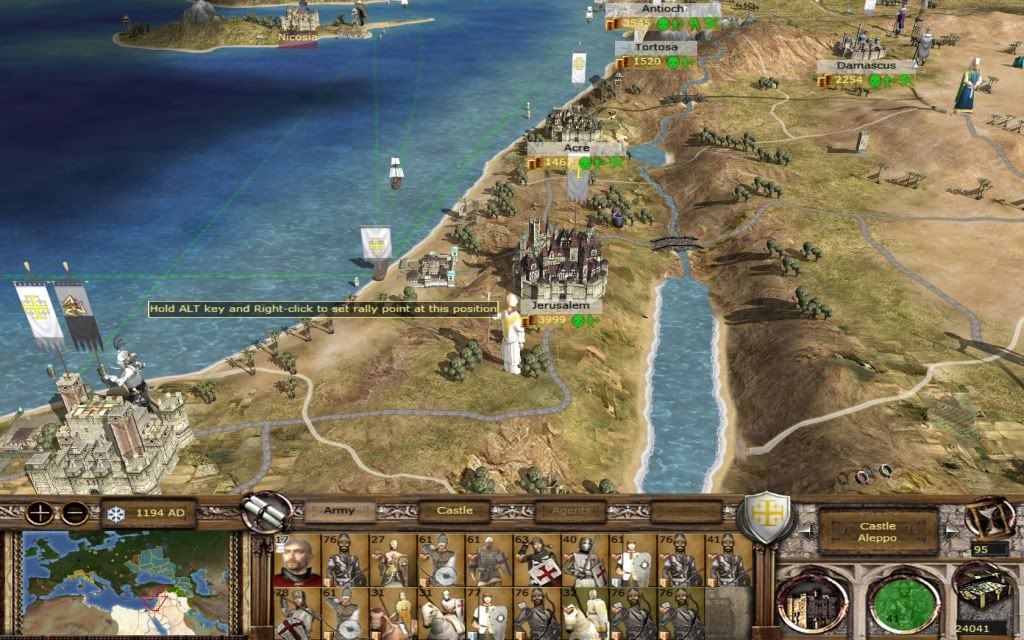
Task: Switch to the Army tab
Action: 340,512
